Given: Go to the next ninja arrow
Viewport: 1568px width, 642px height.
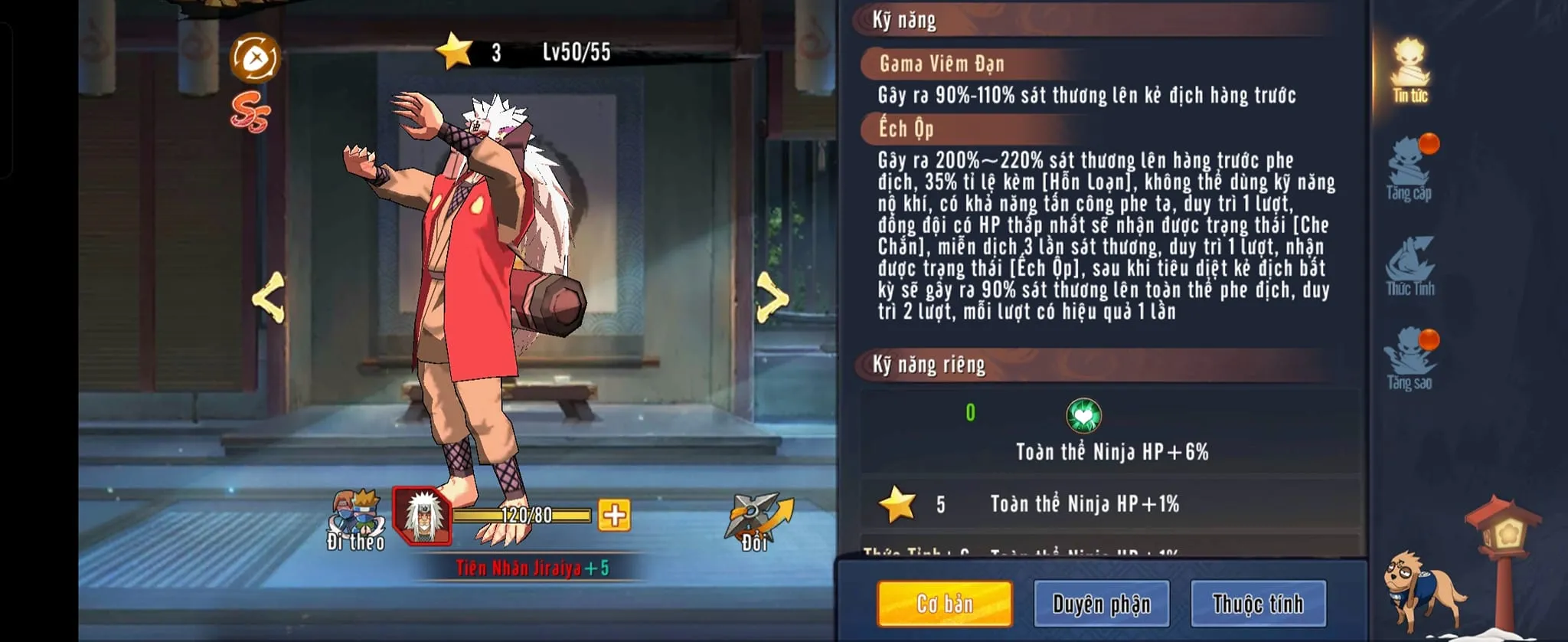Looking at the screenshot, I should [772, 297].
